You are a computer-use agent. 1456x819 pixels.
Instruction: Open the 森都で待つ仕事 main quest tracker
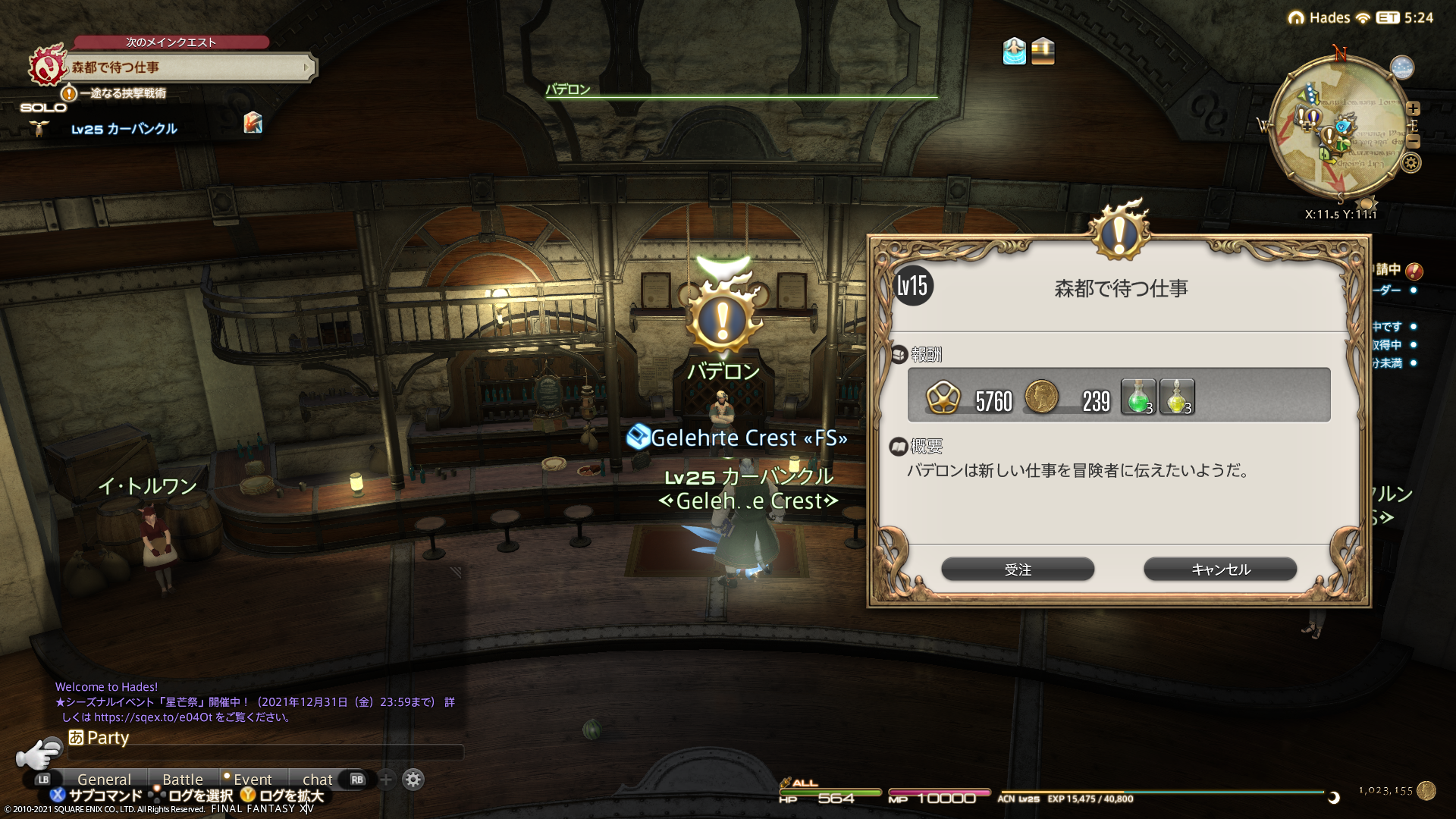click(190, 67)
